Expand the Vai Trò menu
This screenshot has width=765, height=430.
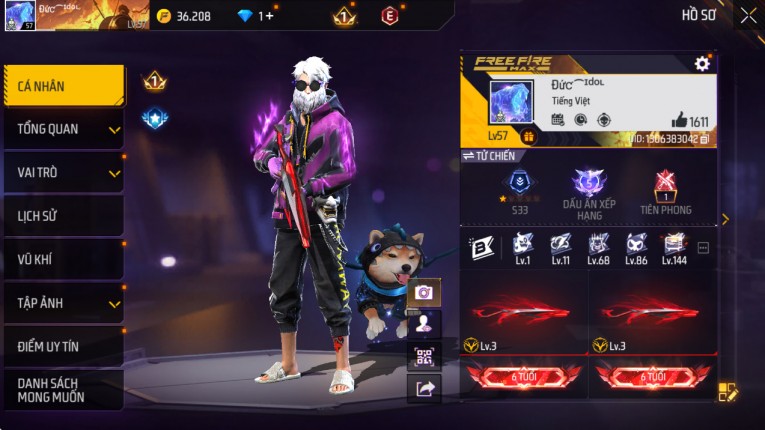tap(64, 172)
